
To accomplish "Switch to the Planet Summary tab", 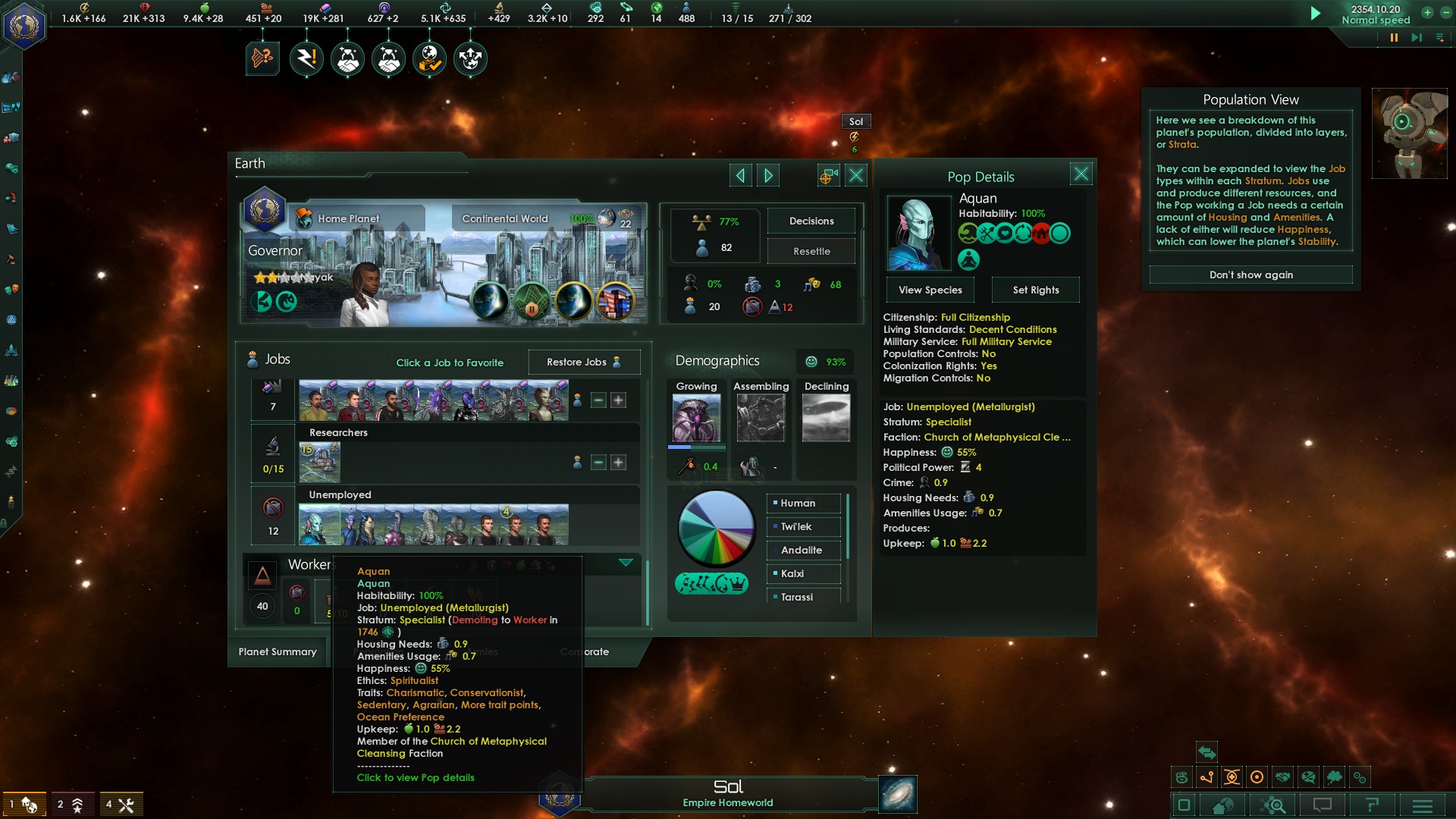I will tap(278, 651).
